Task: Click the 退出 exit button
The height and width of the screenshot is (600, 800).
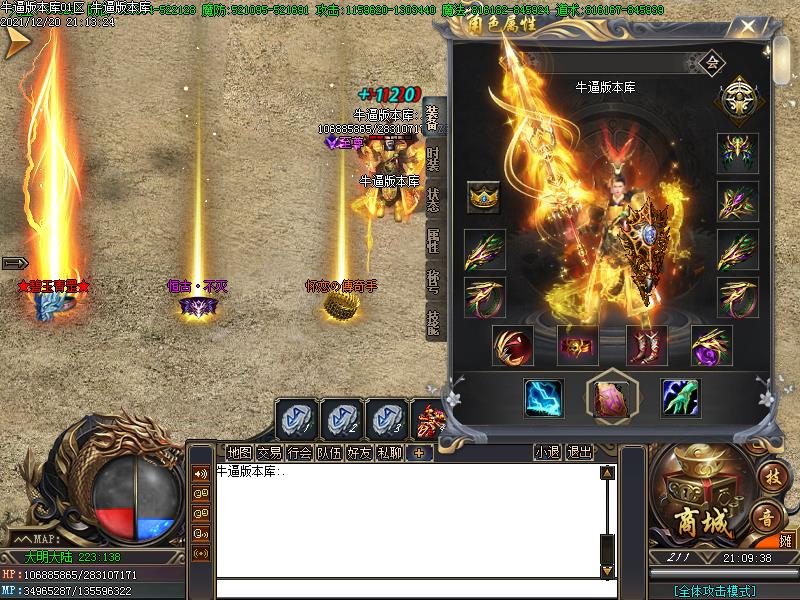Action: tap(579, 452)
